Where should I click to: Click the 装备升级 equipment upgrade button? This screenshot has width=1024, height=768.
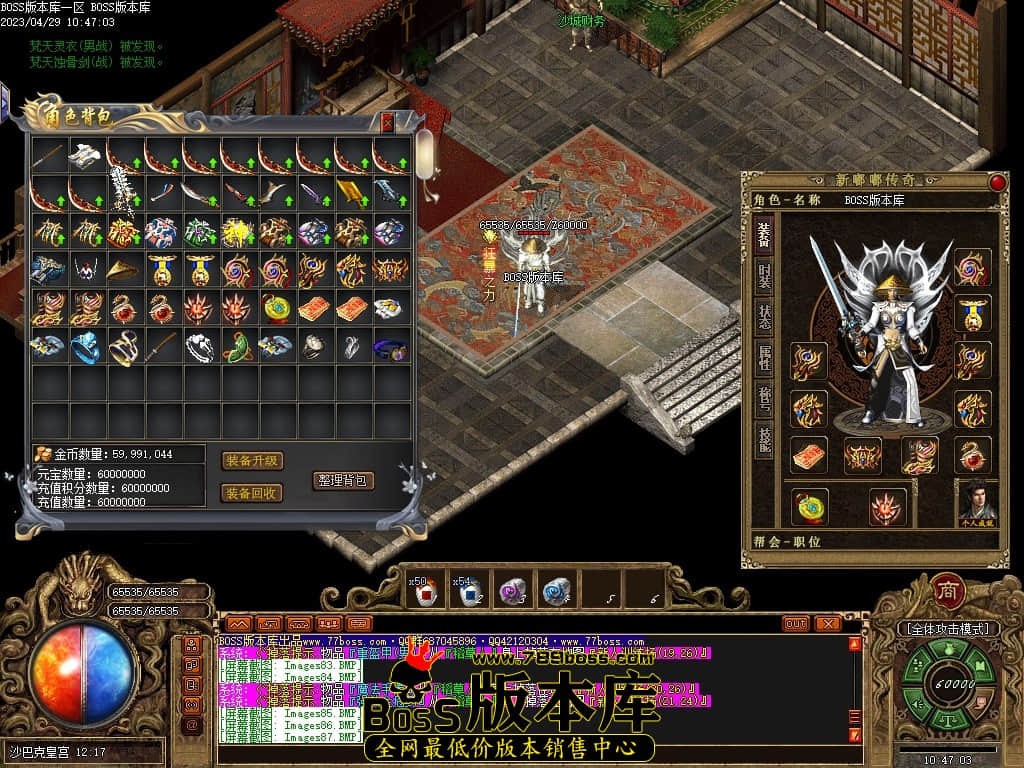[x=252, y=461]
